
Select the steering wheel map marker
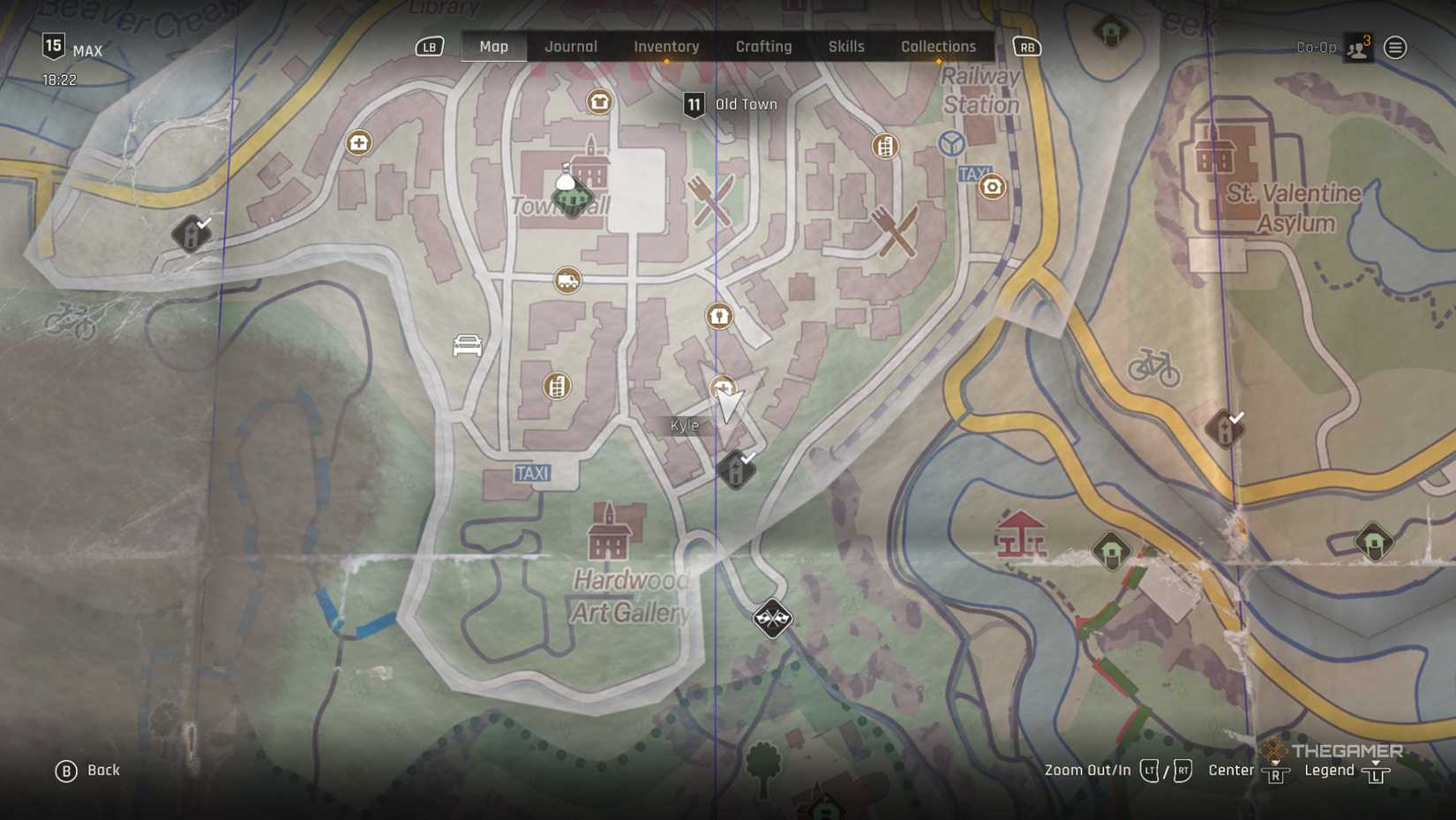[x=951, y=143]
